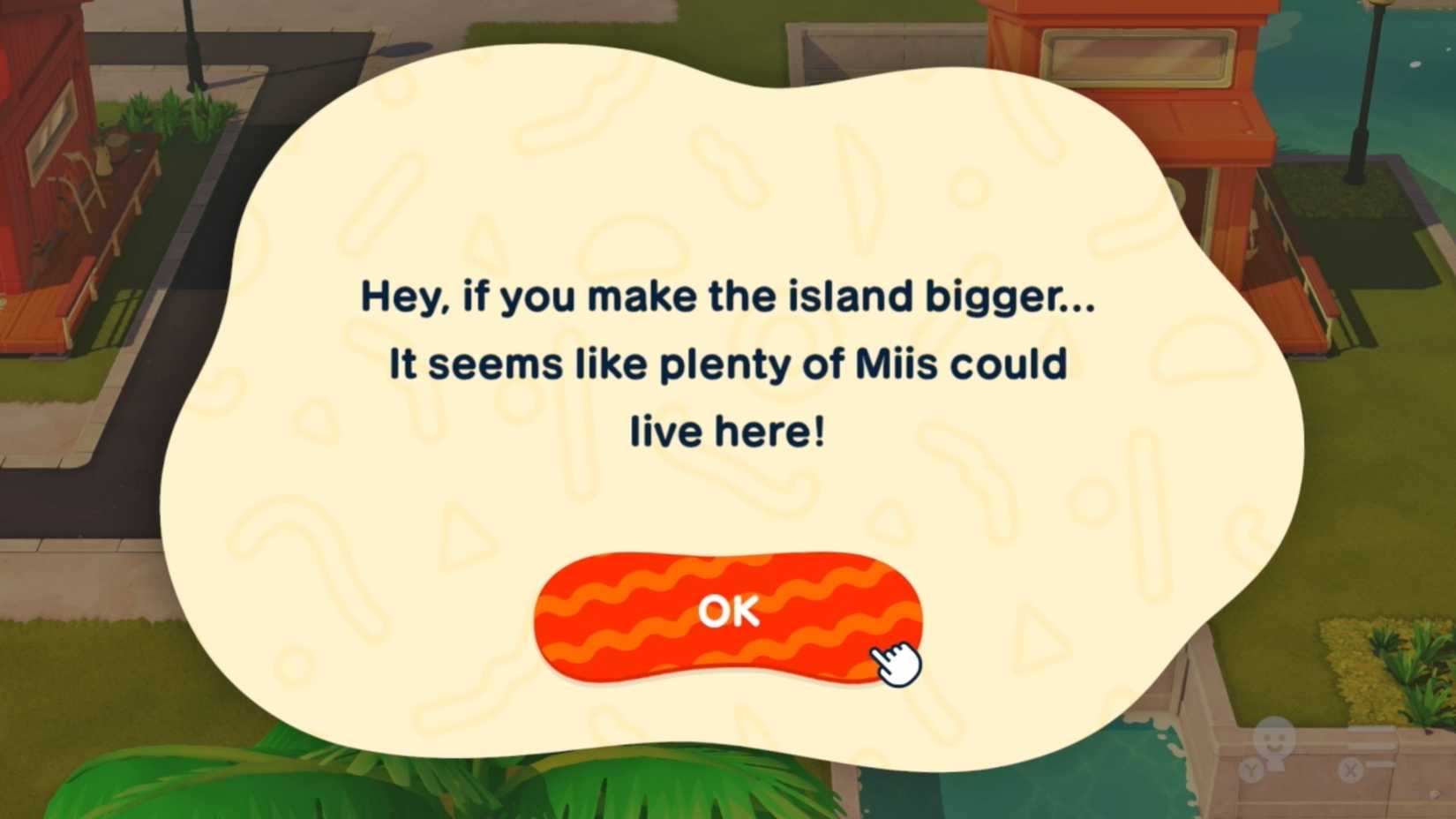This screenshot has width=1456, height=819.
Task: Click the teapot on the wooden table
Action: (x=104, y=160)
